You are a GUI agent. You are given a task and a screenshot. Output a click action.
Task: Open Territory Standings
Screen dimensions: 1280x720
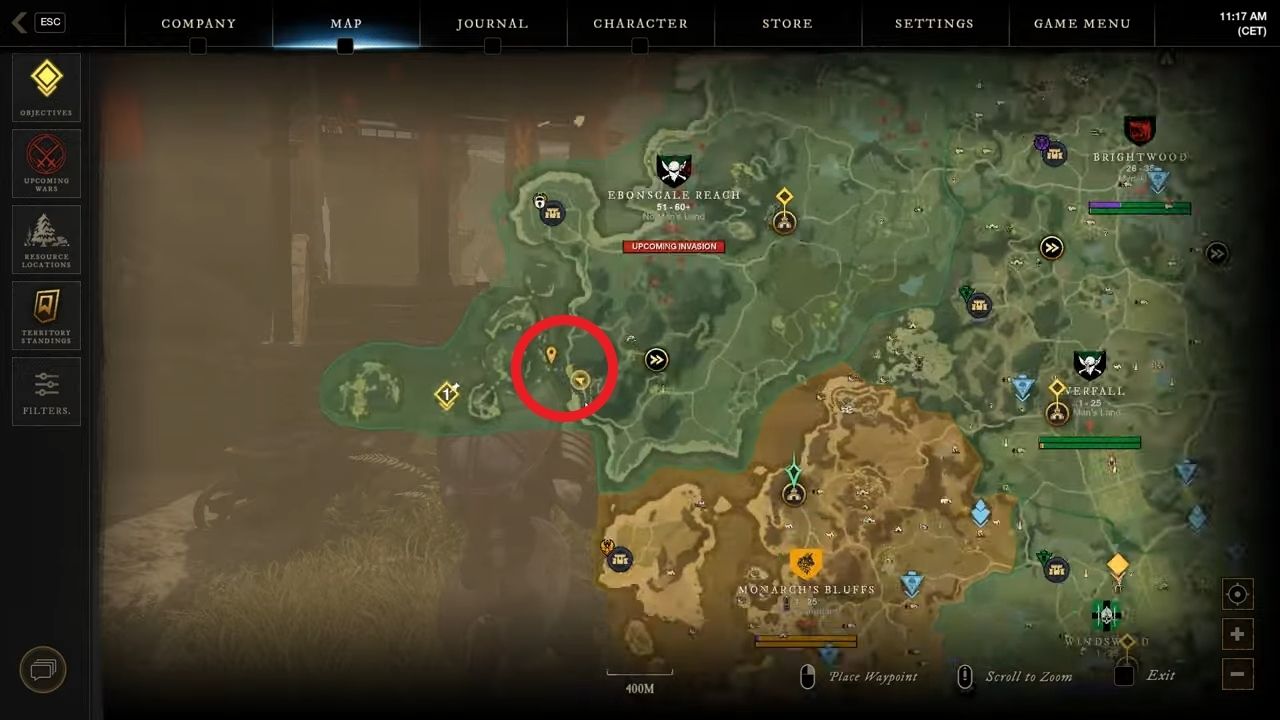46,315
